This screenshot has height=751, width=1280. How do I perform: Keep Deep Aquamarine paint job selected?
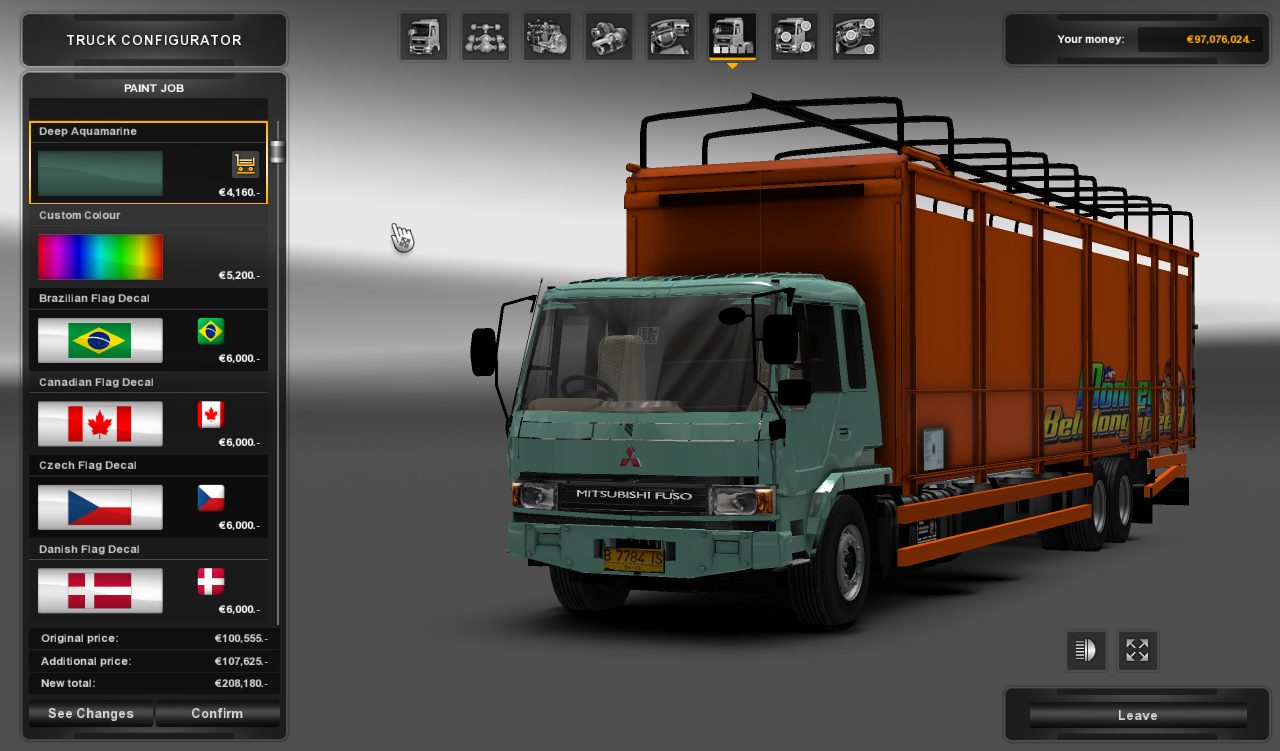(x=100, y=172)
